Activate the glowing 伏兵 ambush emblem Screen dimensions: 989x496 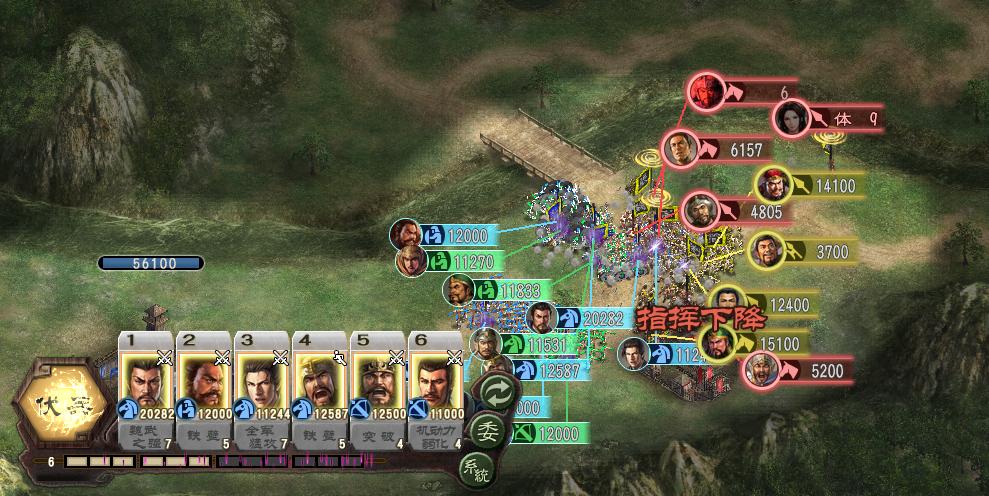coord(60,405)
